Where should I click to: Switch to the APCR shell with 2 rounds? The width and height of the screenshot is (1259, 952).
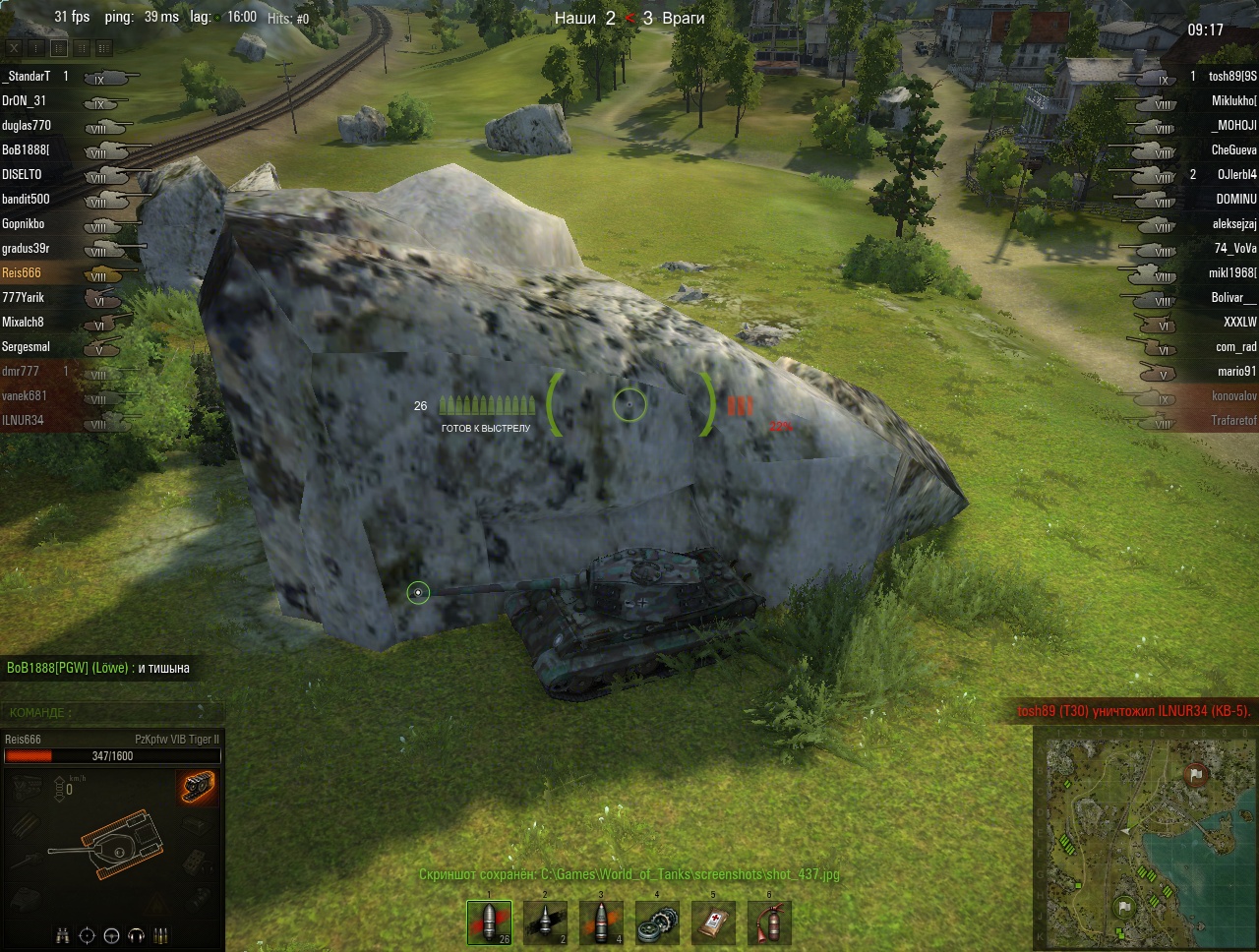pos(545,922)
